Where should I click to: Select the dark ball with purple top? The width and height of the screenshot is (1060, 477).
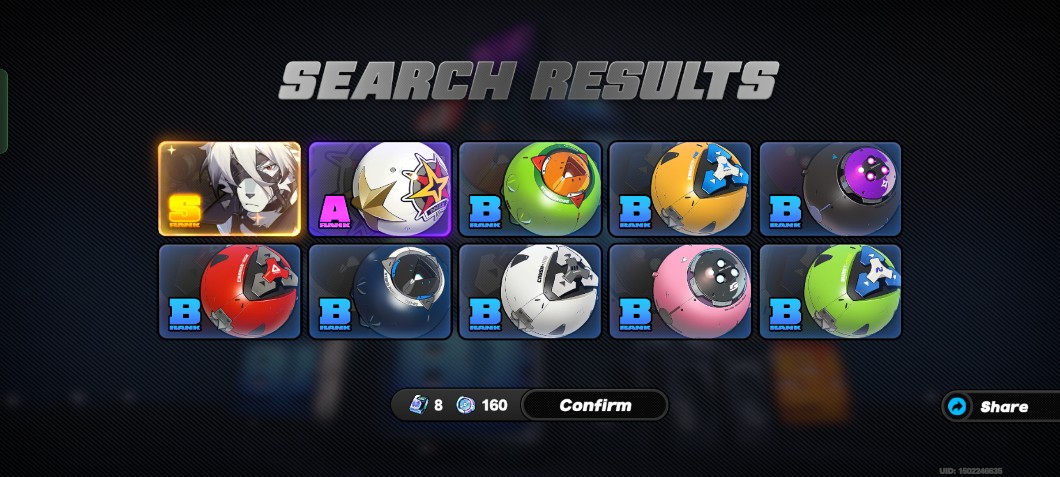click(830, 189)
